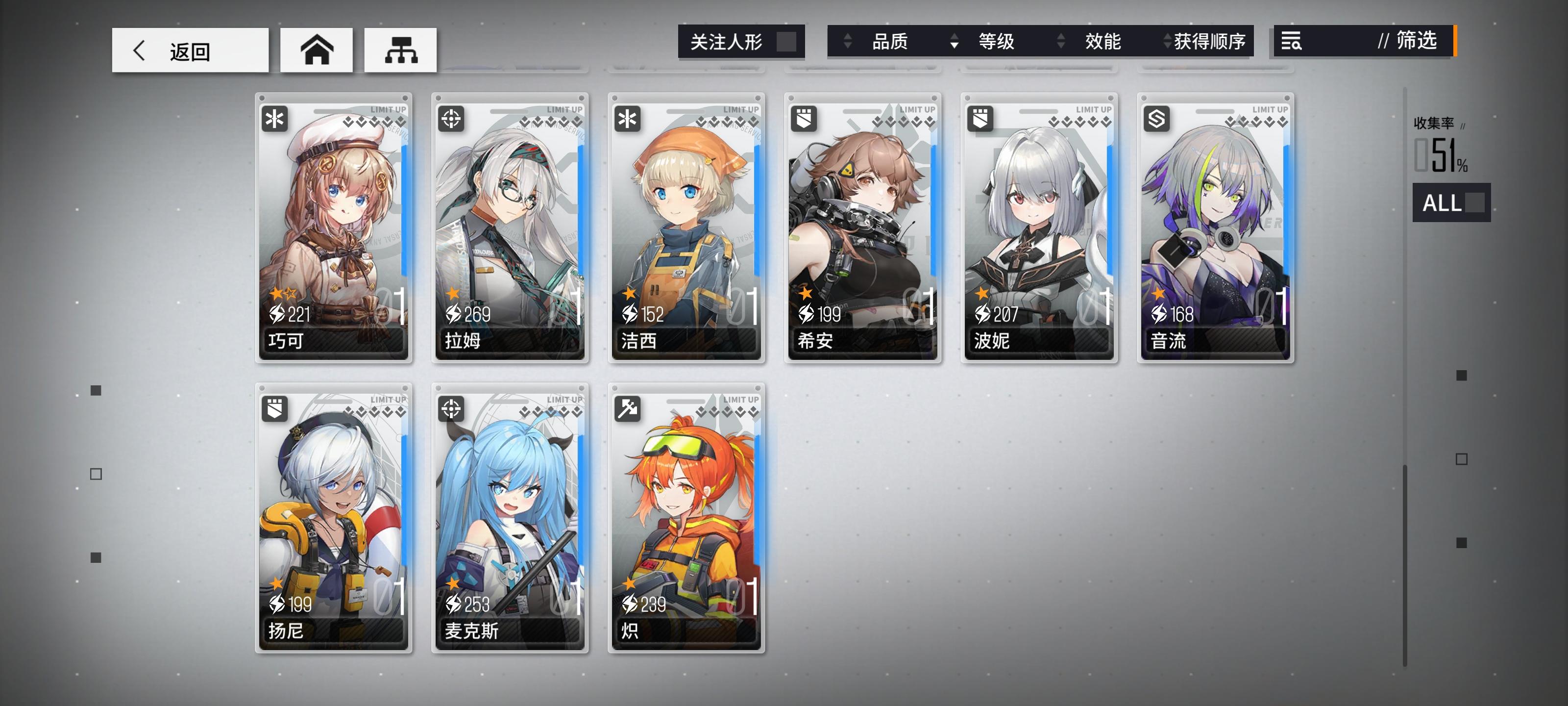Image resolution: width=1568 pixels, height=706 pixels.
Task: Open the home screen via the house icon
Action: 316,50
